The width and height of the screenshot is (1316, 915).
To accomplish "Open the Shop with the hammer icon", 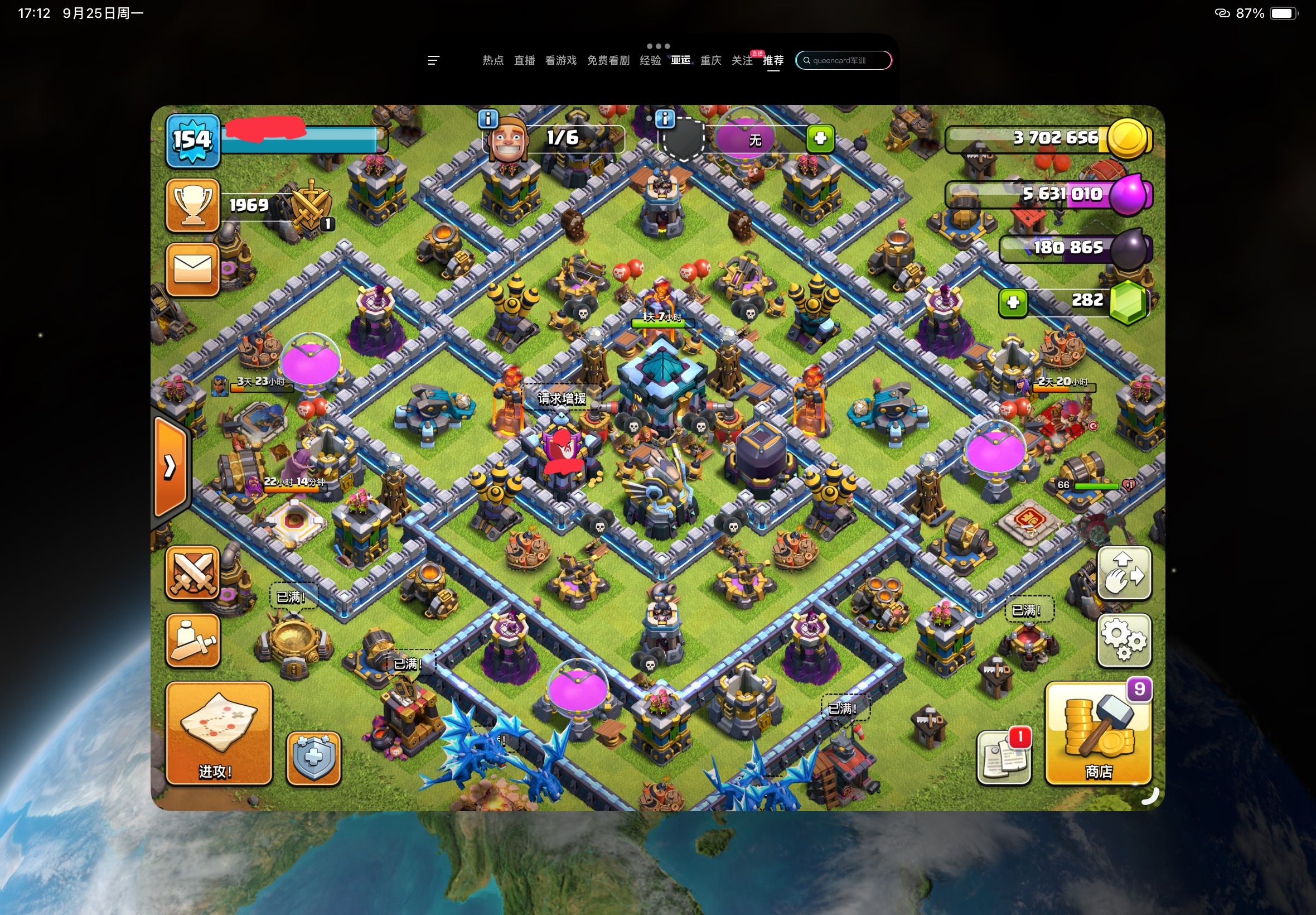I will tap(1099, 733).
